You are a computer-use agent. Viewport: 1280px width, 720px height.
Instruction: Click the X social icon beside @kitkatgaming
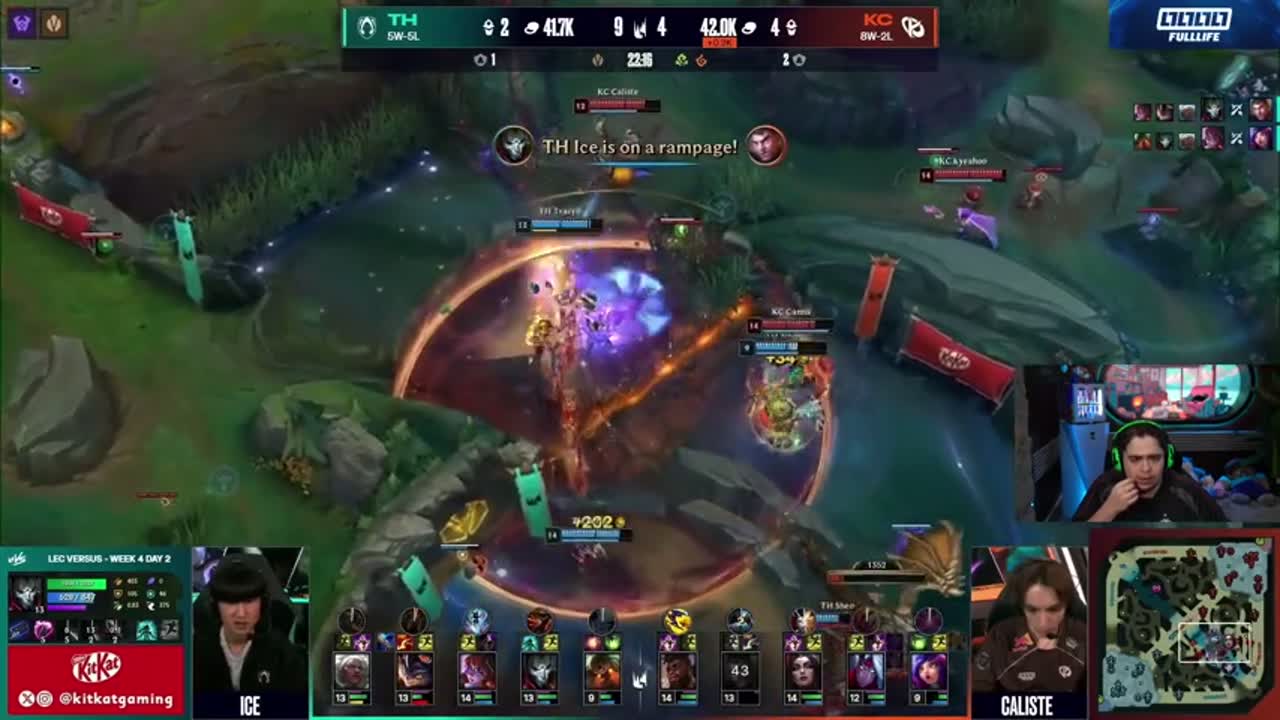25,699
